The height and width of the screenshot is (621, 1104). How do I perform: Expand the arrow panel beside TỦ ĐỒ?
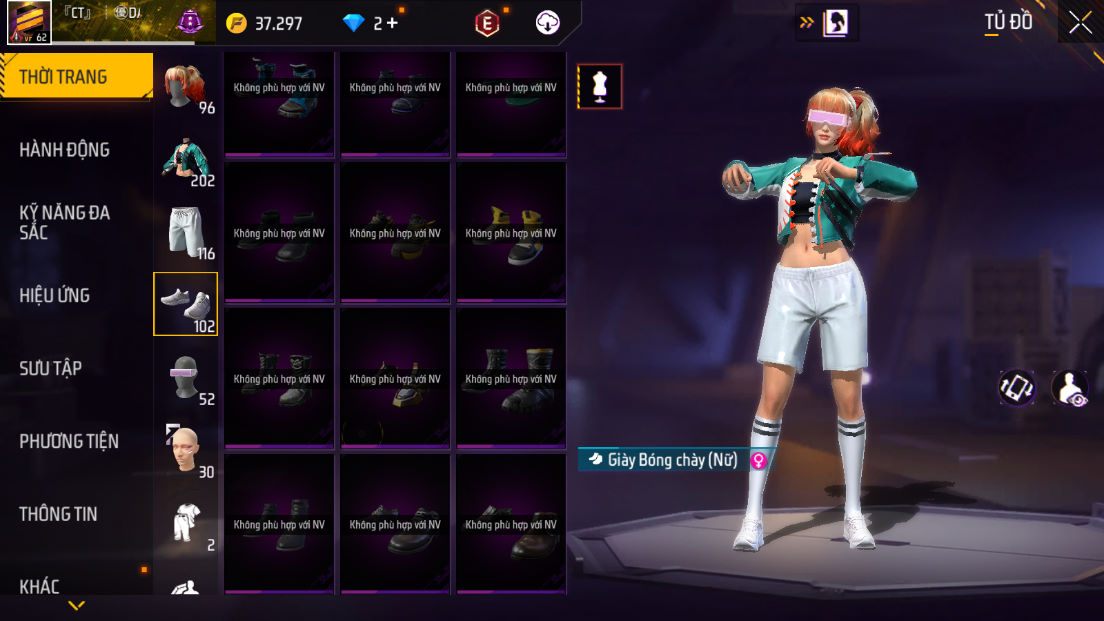(826, 22)
